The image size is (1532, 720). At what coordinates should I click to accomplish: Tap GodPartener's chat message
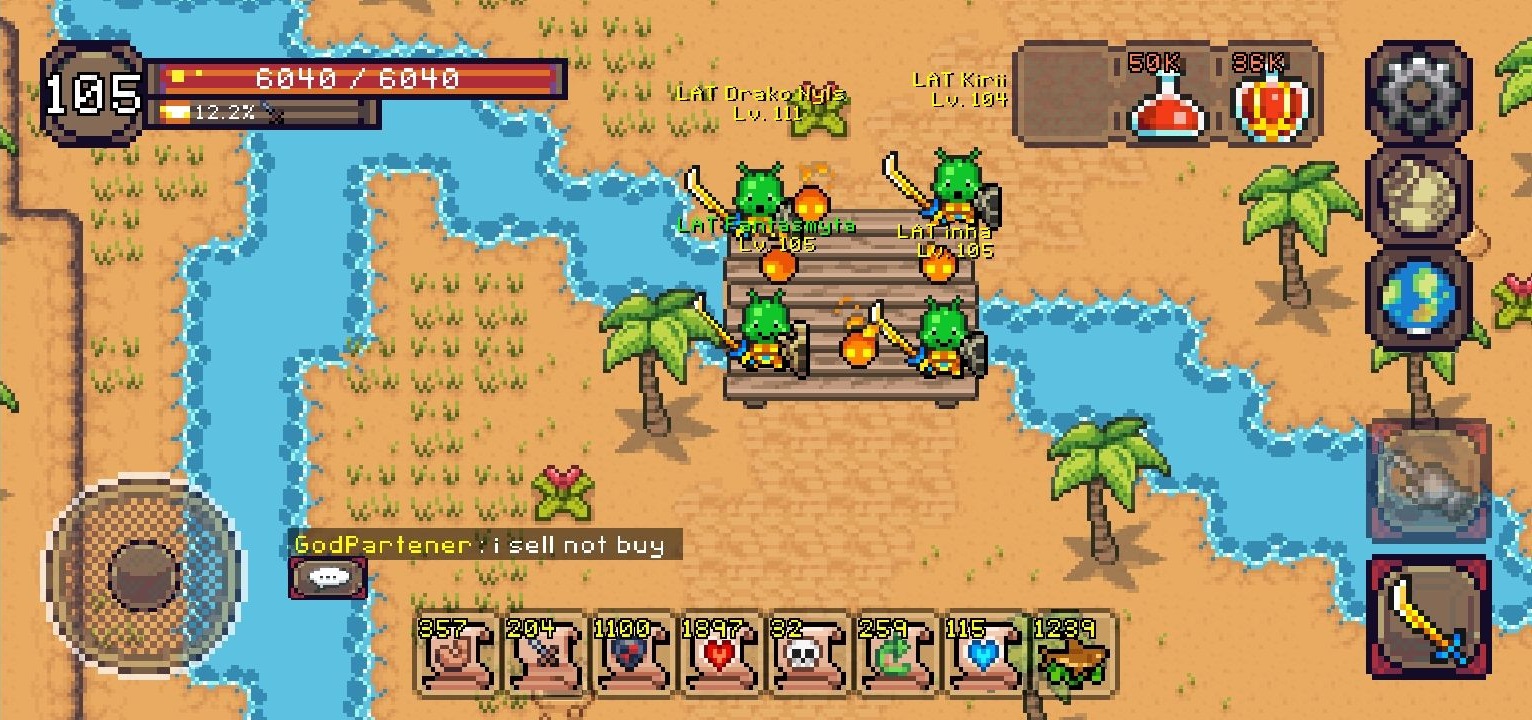coord(486,545)
